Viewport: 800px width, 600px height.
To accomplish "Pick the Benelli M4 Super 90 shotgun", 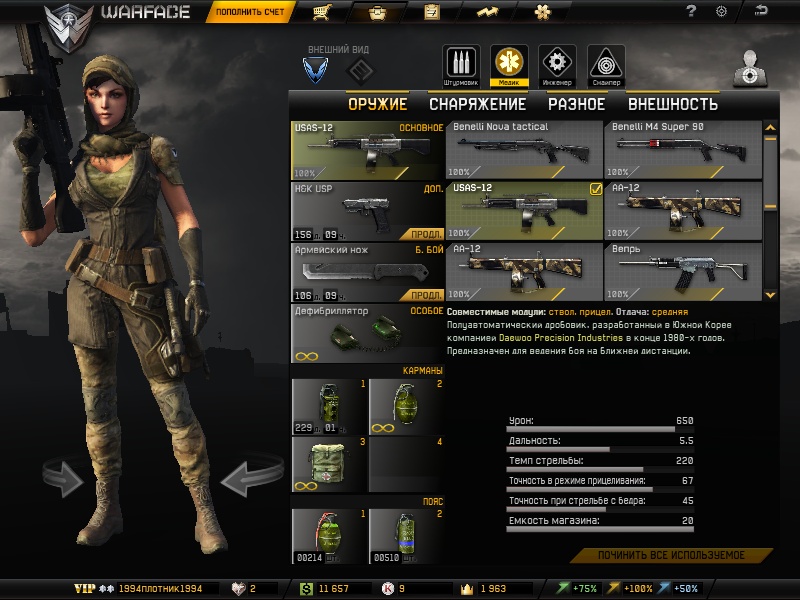I will [683, 149].
